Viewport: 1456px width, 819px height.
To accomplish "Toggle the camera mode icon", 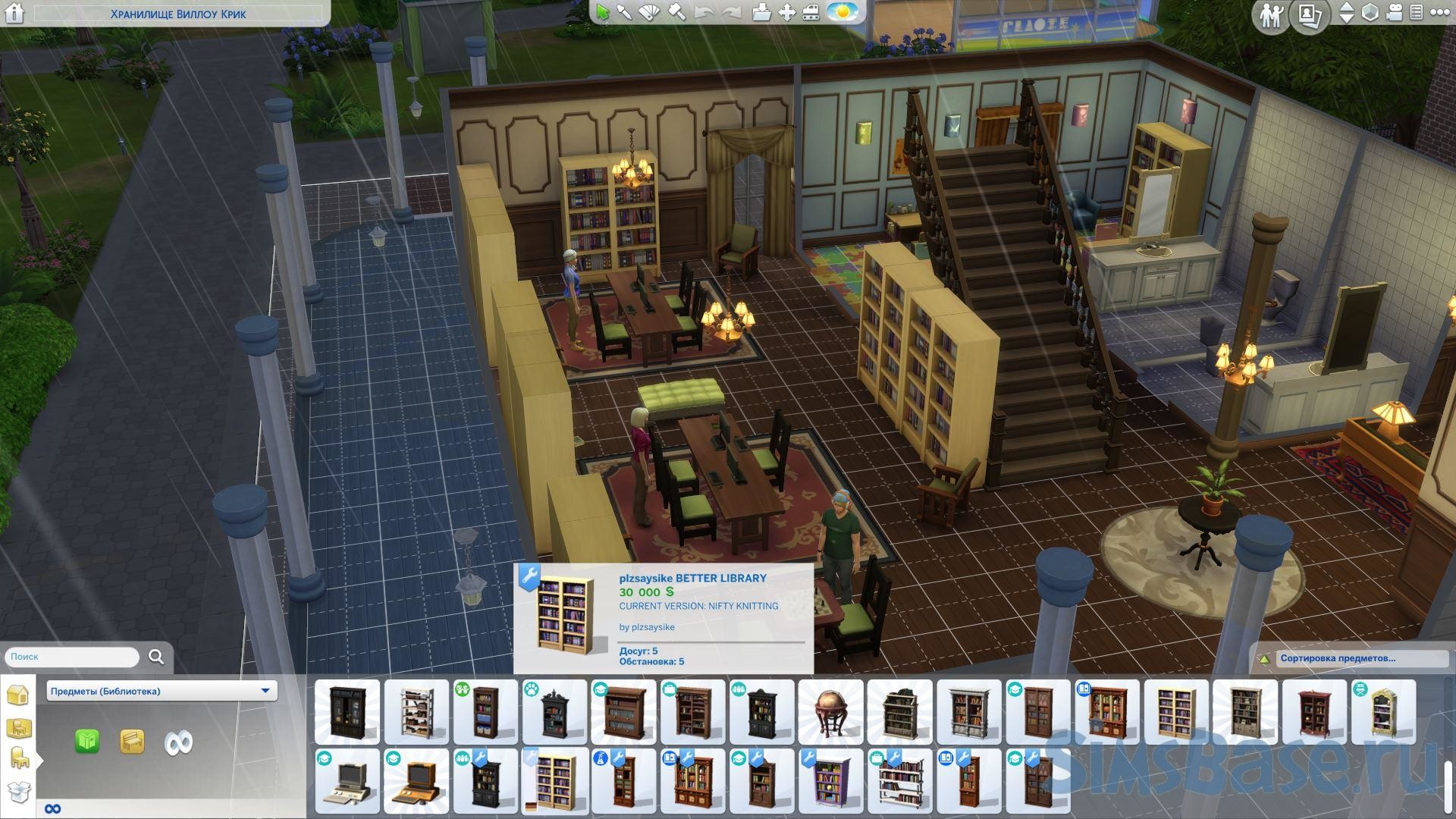I will pyautogui.click(x=1394, y=13).
